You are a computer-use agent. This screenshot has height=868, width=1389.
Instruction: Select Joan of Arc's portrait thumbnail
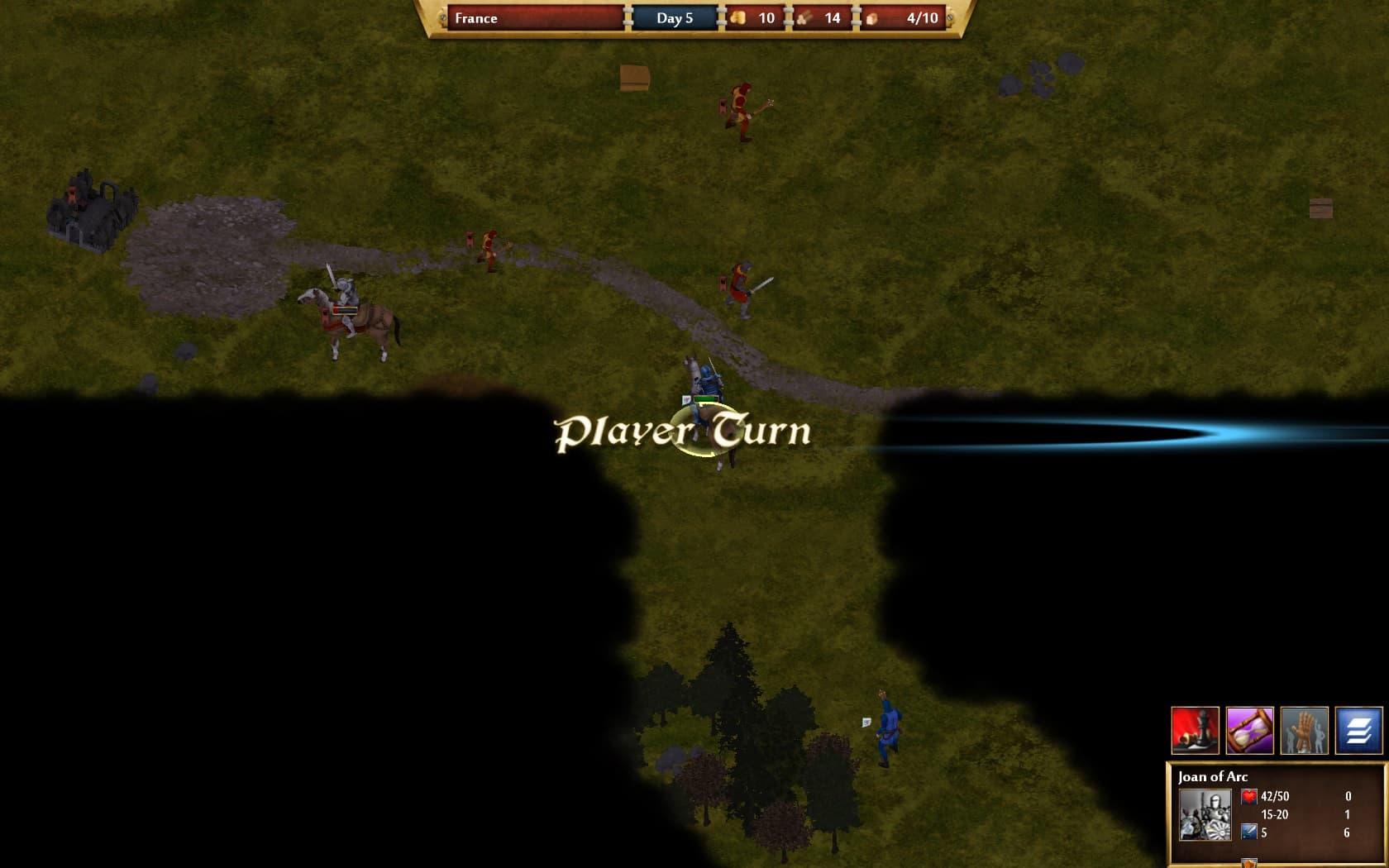1205,813
